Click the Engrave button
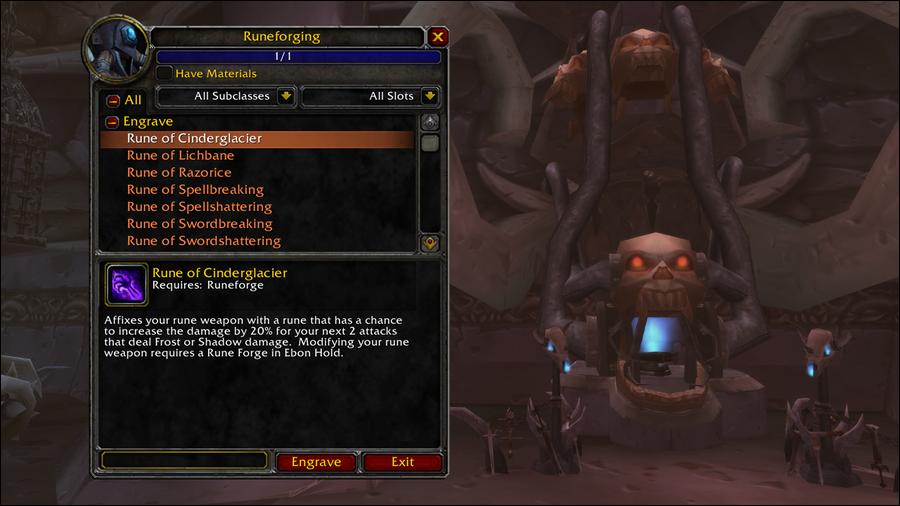Viewport: 900px width, 506px height. [316, 462]
